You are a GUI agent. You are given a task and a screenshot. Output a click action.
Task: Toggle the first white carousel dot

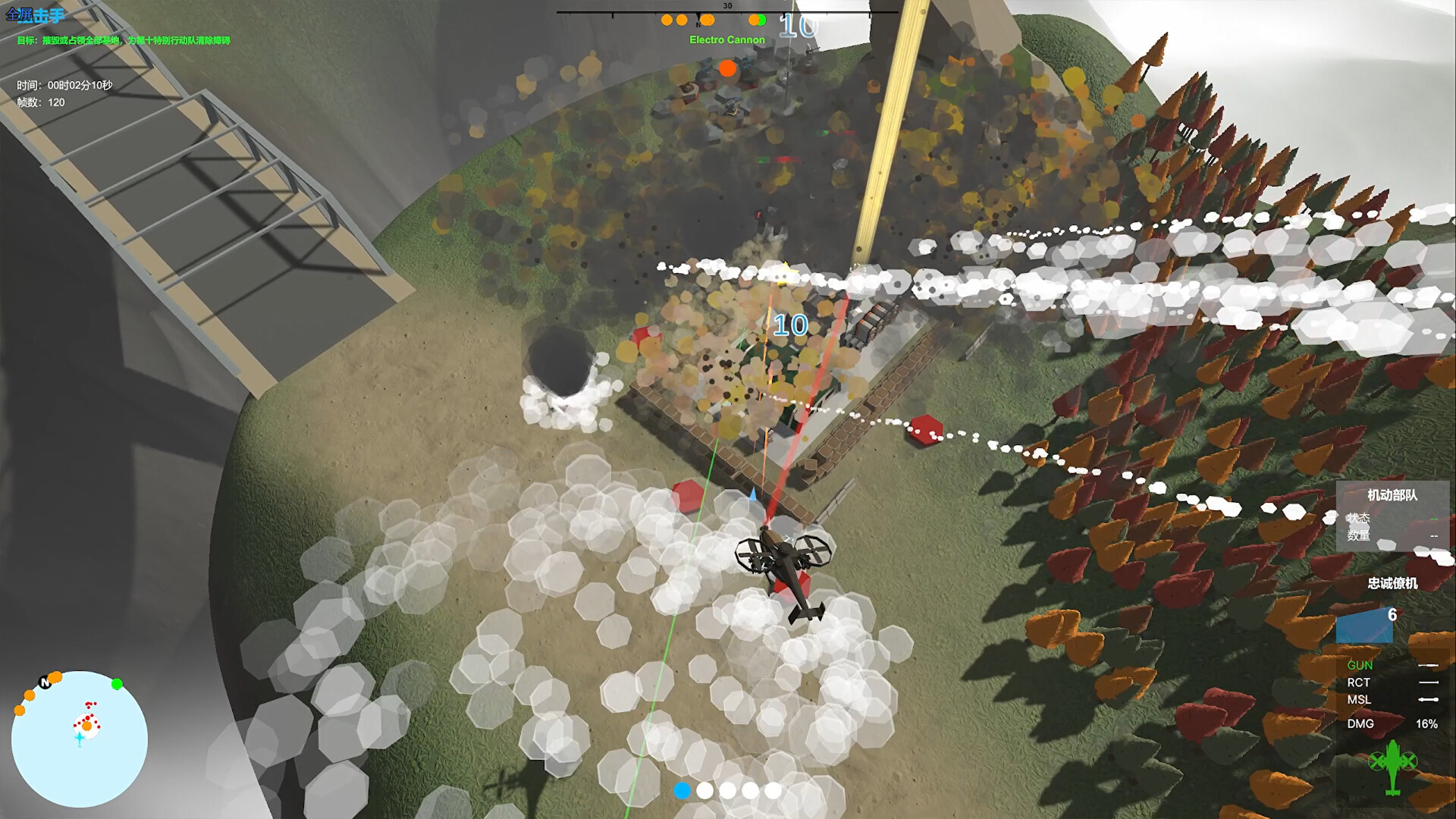point(705,790)
